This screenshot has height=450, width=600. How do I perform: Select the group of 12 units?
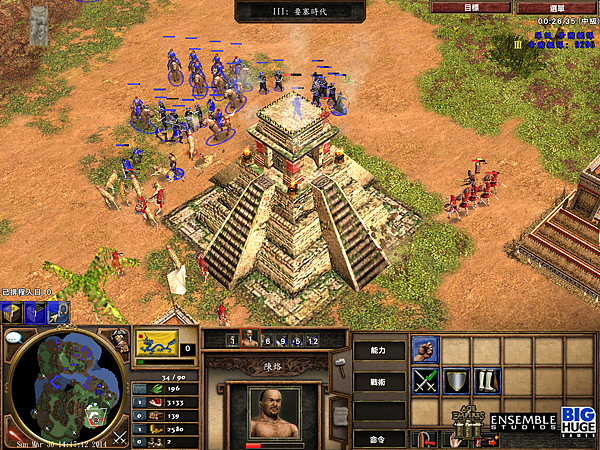click(312, 340)
